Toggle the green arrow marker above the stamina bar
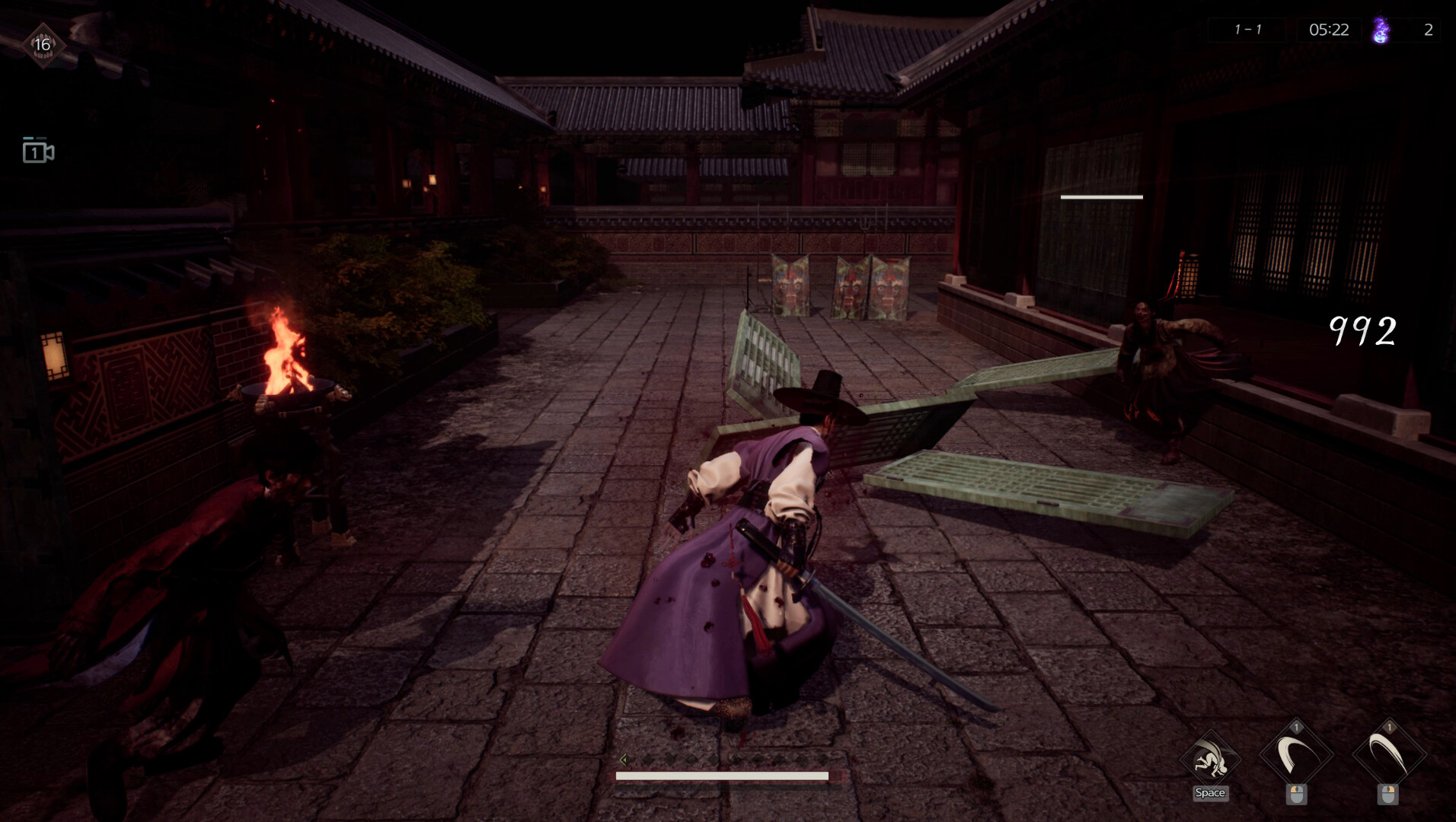The image size is (1456, 822). 624,758
